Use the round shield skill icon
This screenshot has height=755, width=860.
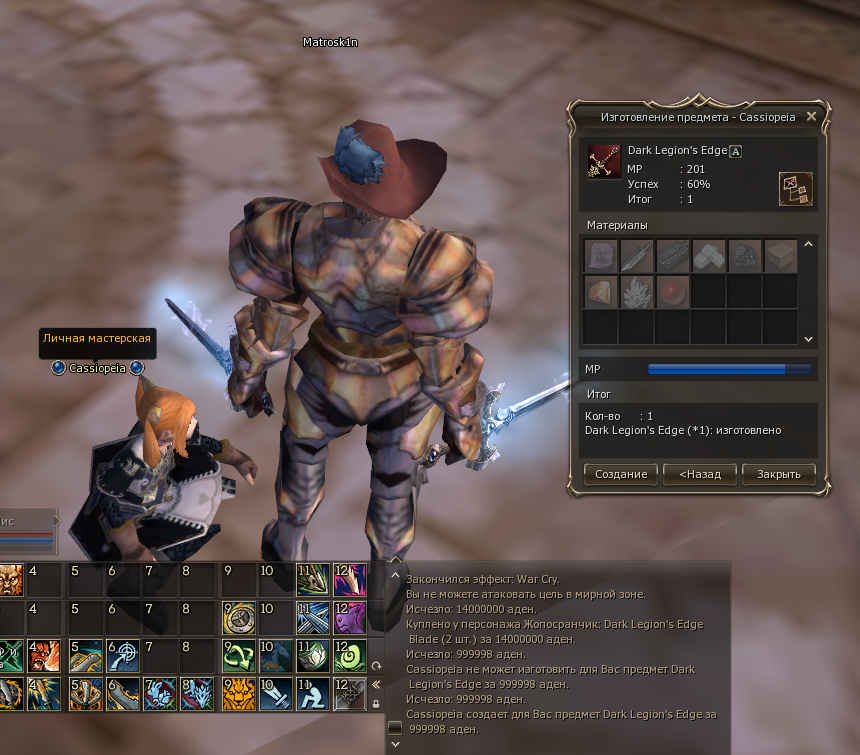[x=238, y=617]
